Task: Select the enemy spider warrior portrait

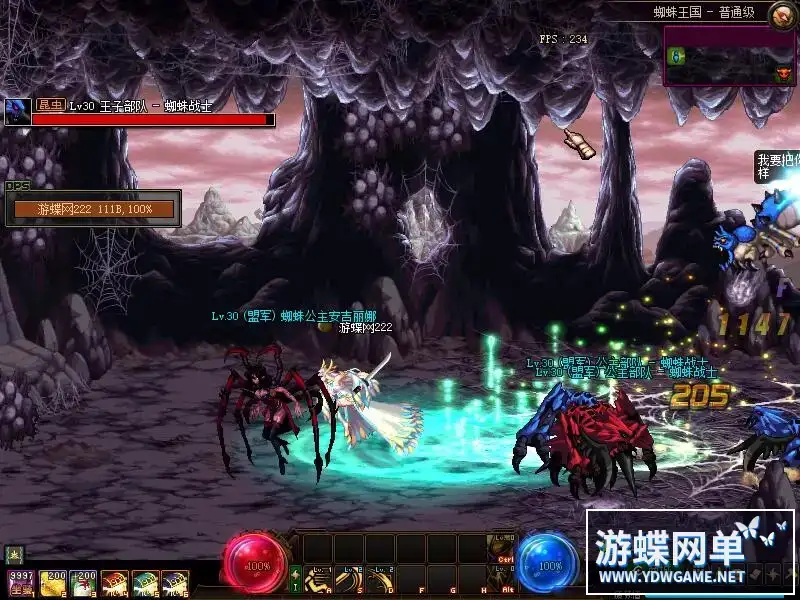Action: click(17, 111)
